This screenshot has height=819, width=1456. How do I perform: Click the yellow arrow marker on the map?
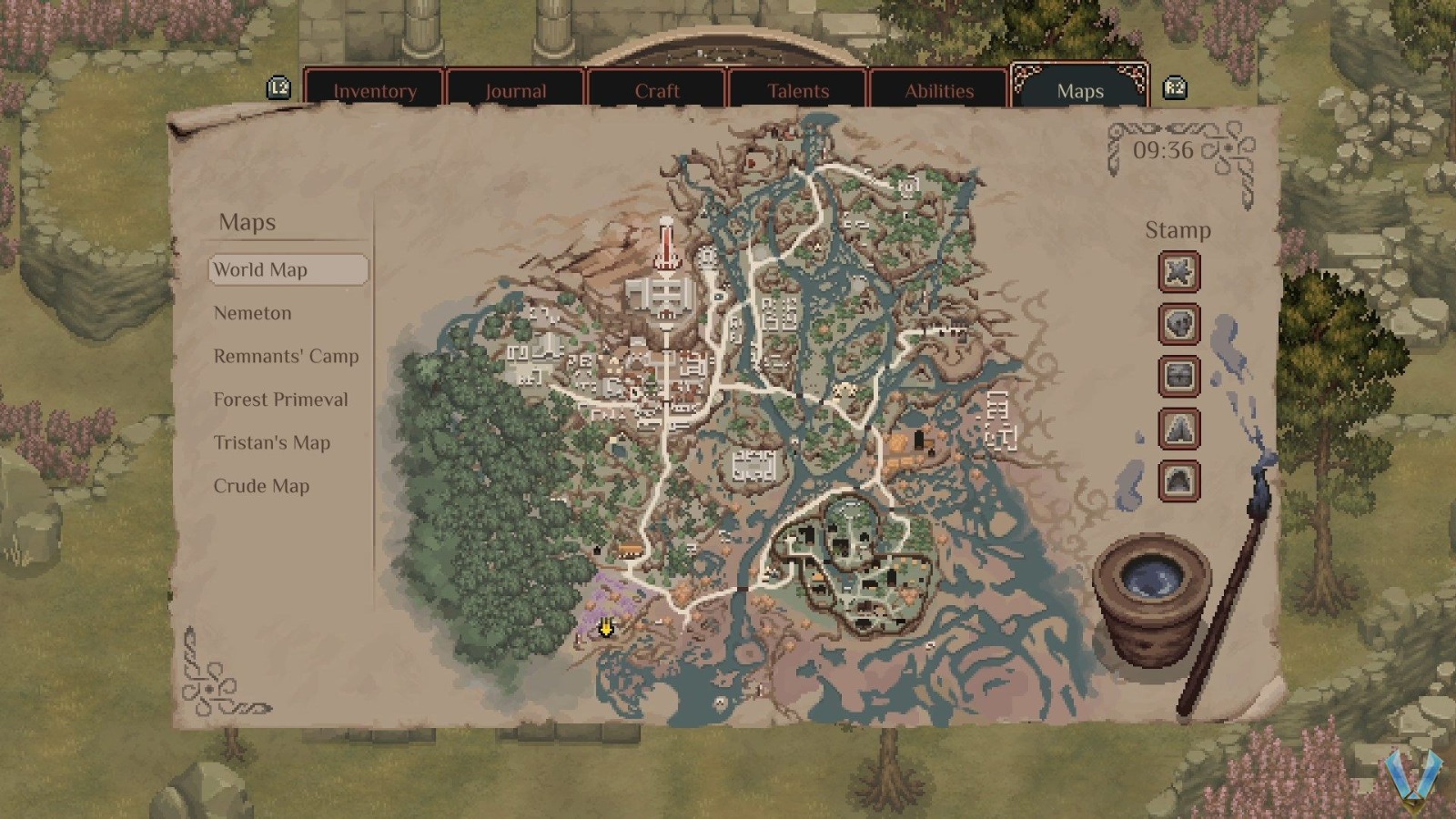coord(604,629)
